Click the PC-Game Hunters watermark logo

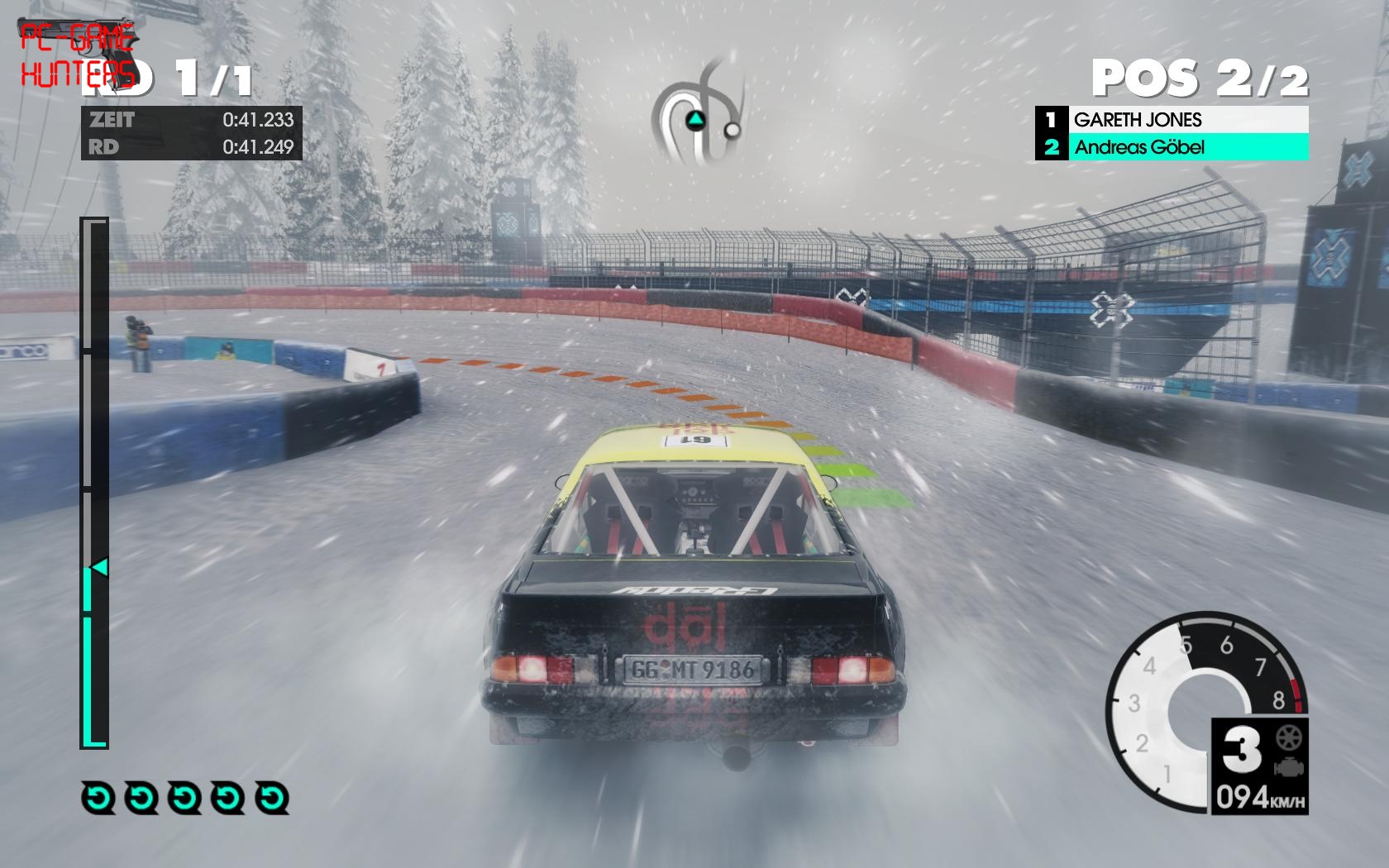pyautogui.click(x=78, y=55)
